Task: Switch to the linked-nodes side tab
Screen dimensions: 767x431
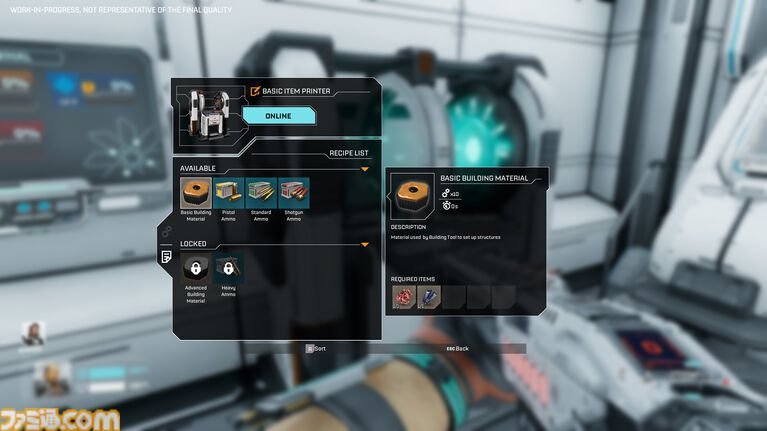Action: [x=165, y=232]
